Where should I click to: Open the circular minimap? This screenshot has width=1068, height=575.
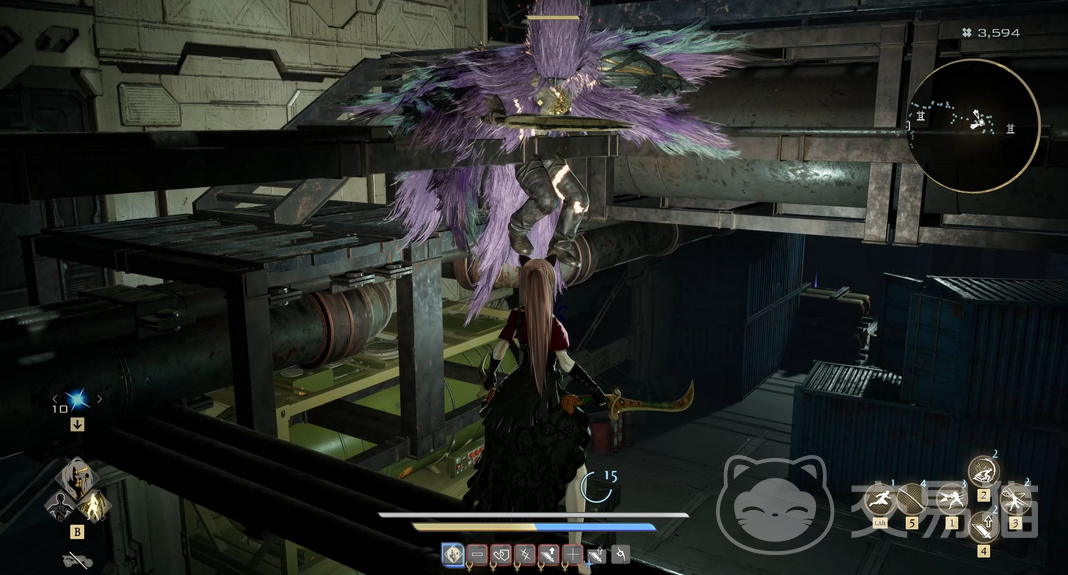973,126
